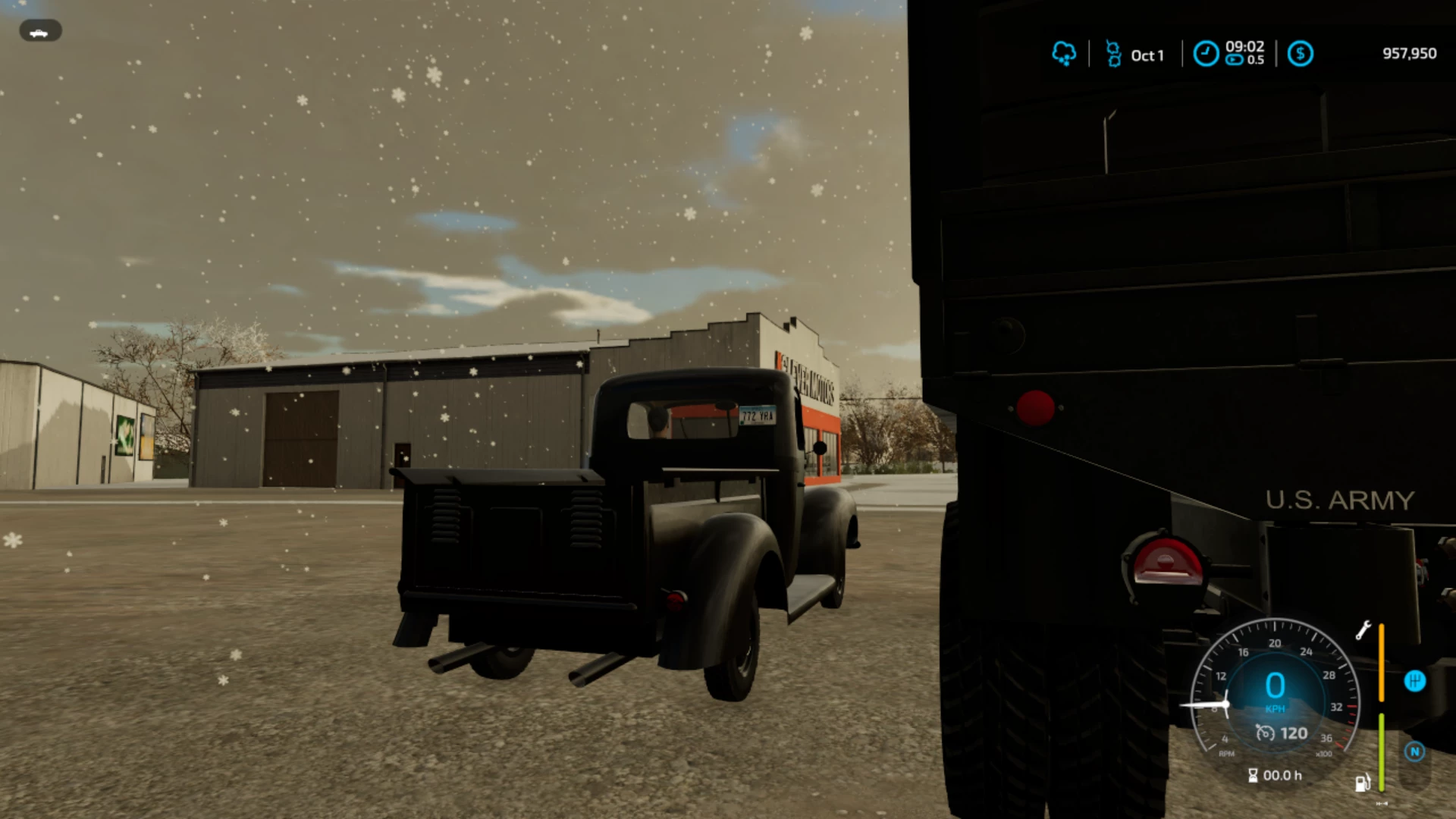Click the fuel pump icon

[x=1362, y=782]
